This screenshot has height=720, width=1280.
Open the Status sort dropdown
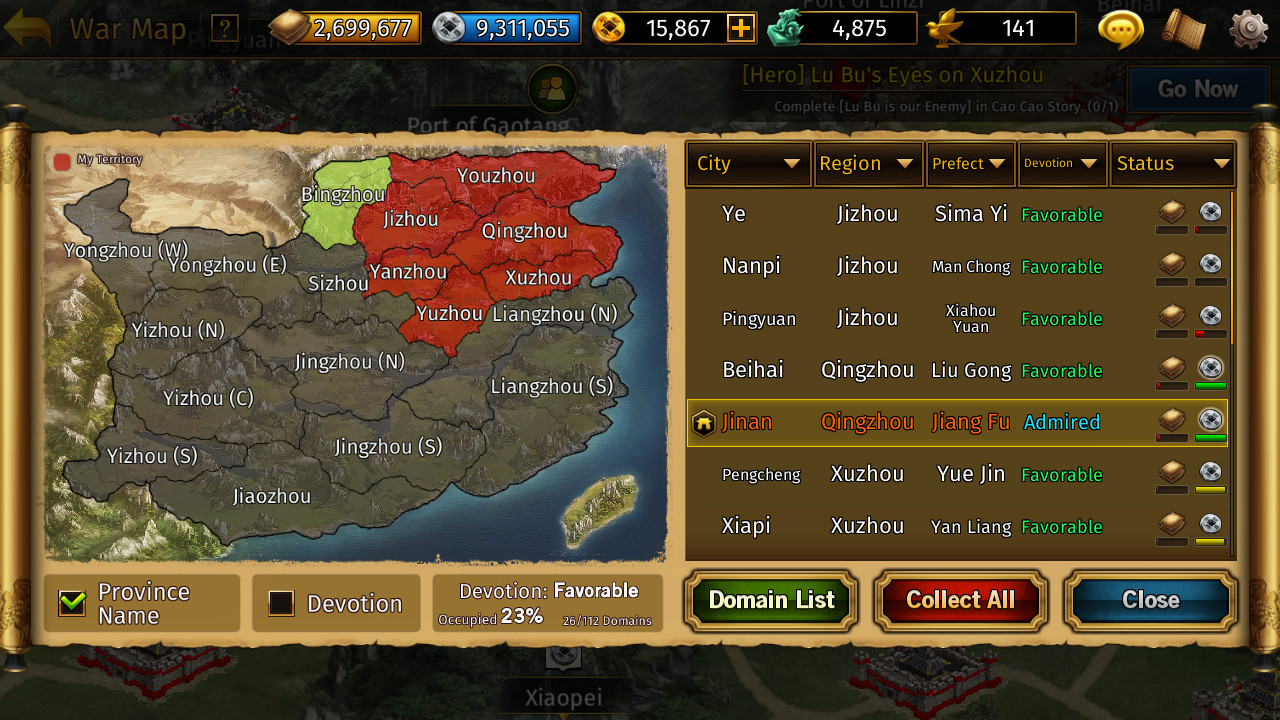coord(1172,163)
